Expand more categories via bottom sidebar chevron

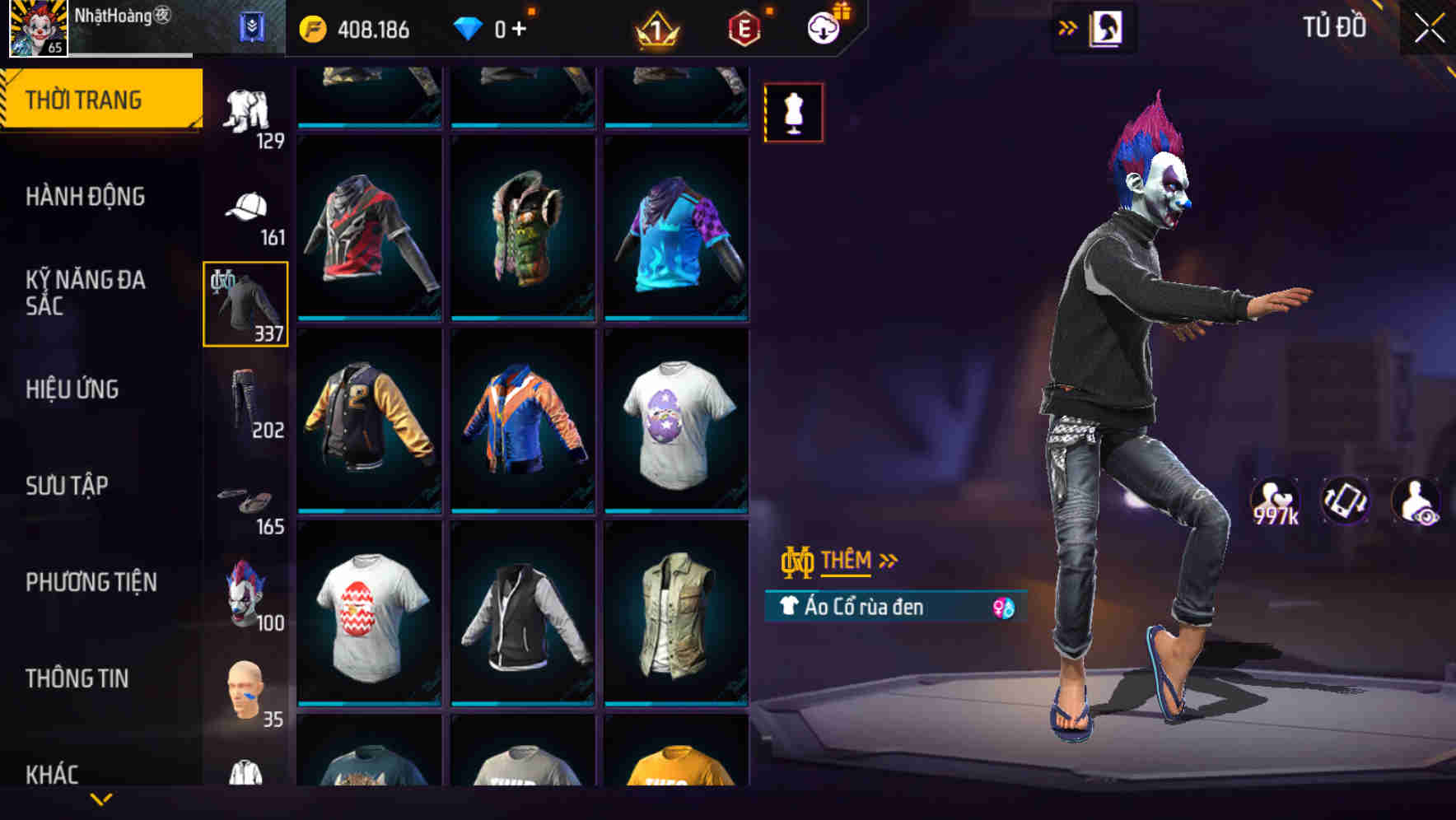(x=101, y=798)
